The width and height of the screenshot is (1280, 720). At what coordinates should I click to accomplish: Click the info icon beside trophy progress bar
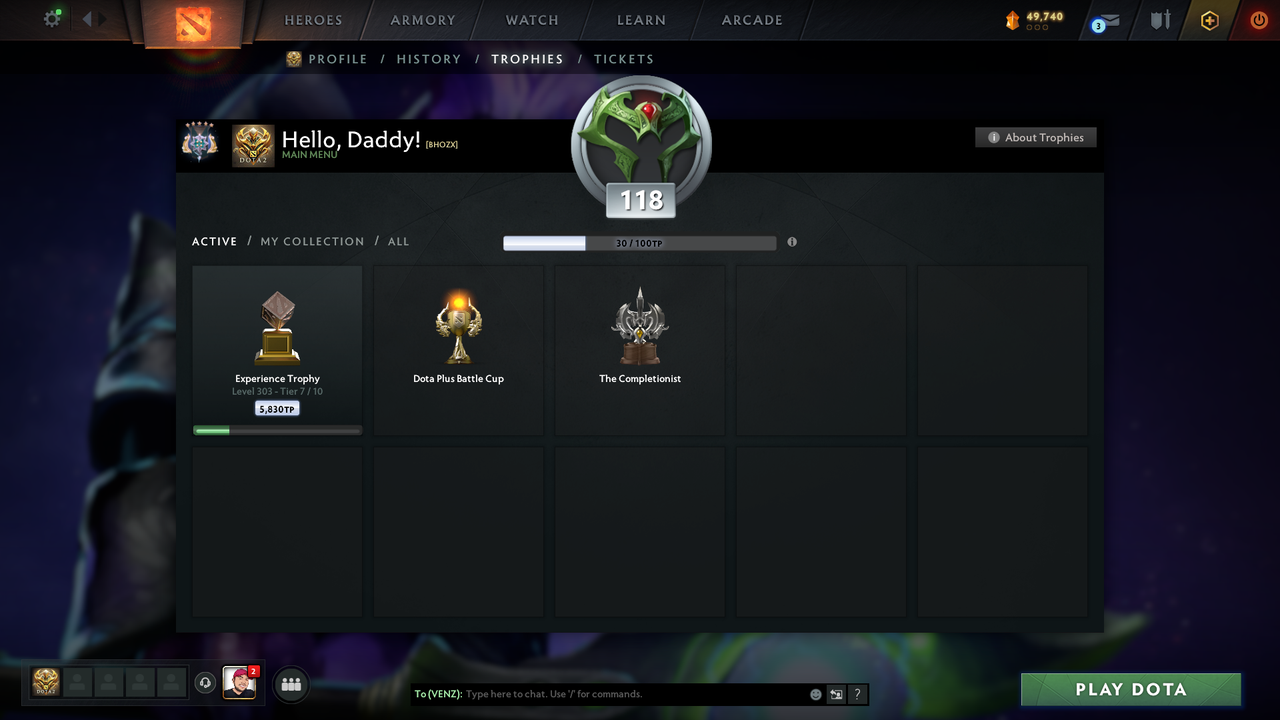click(792, 242)
